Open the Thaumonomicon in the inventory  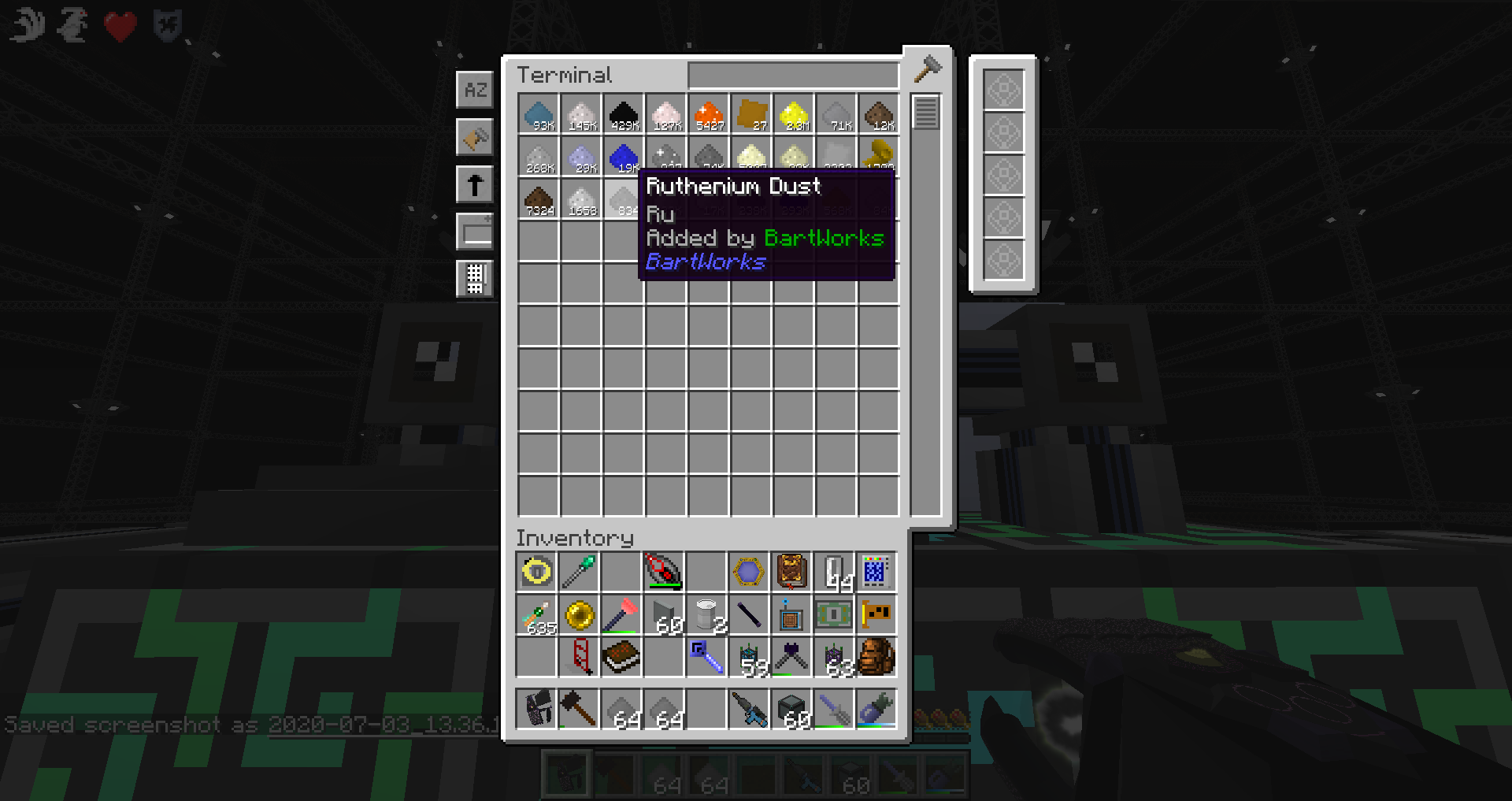791,572
